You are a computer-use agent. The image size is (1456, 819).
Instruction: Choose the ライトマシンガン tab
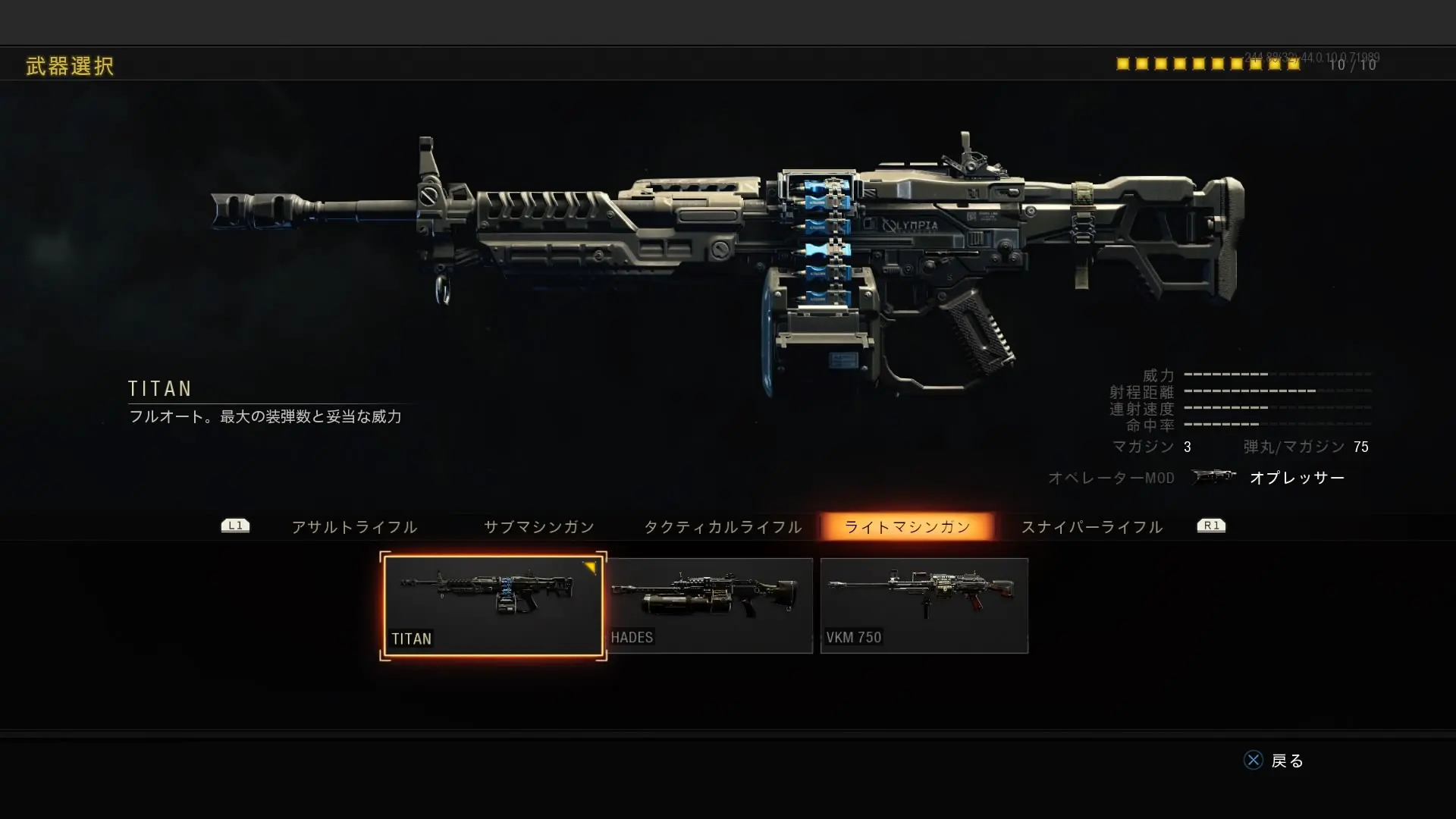[907, 527]
